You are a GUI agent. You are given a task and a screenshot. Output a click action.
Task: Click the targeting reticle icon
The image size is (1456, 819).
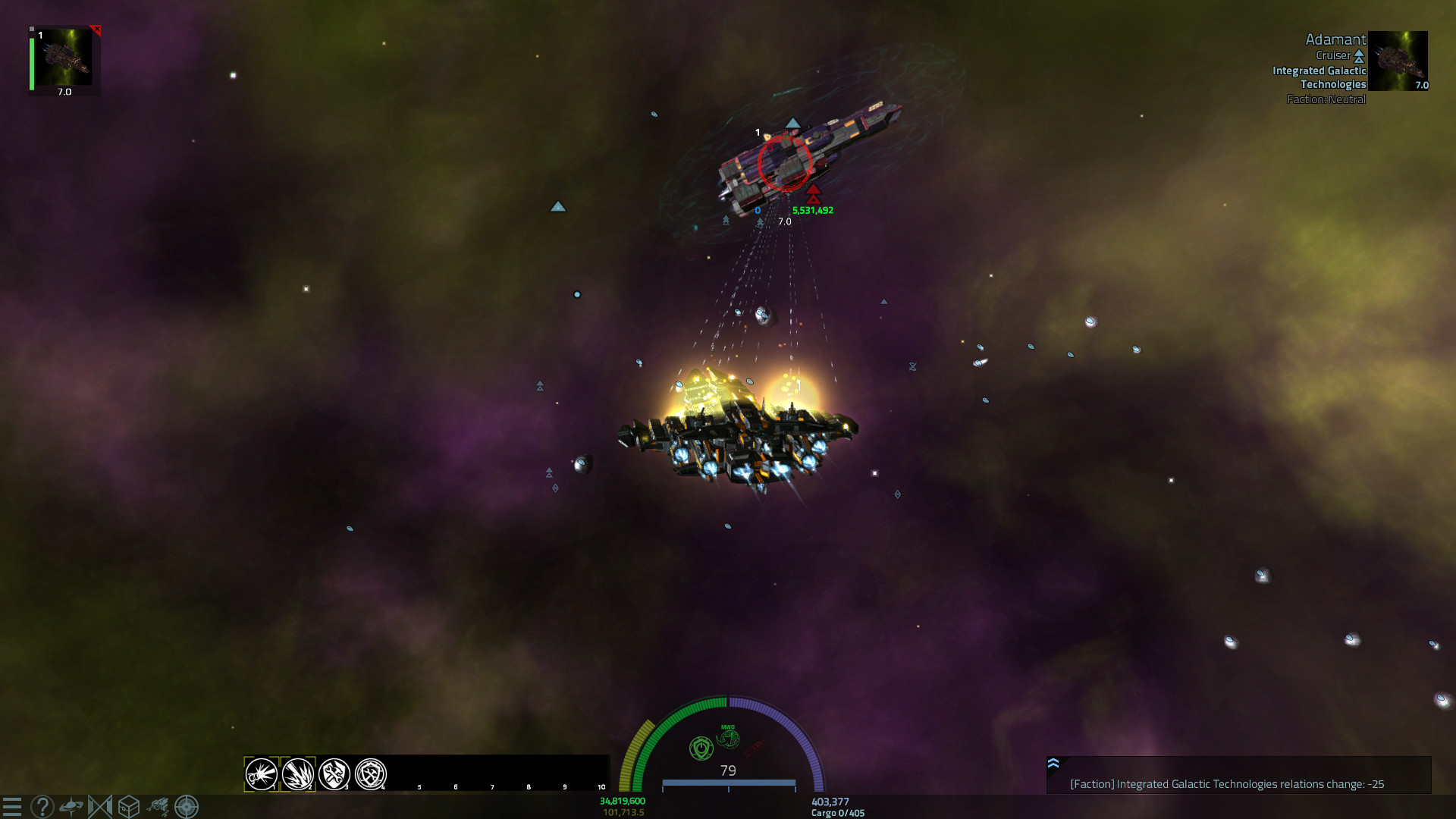click(x=187, y=805)
